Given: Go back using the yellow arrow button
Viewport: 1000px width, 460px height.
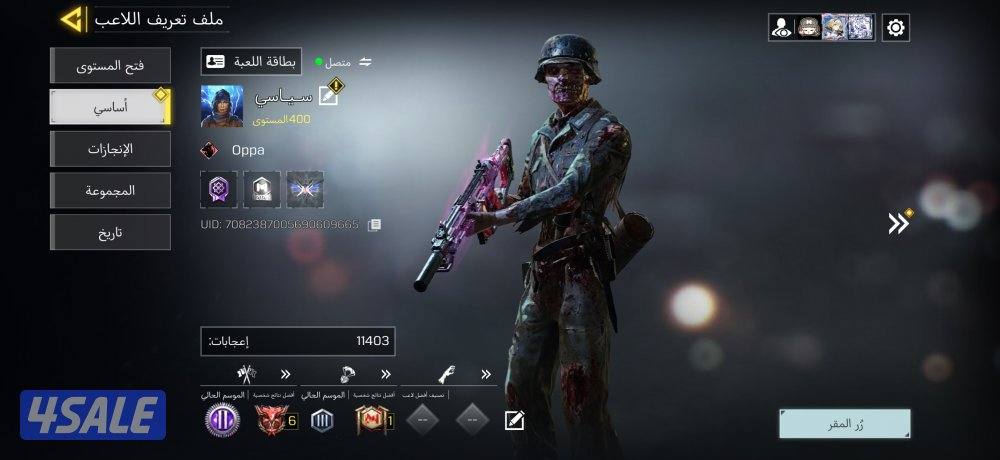Looking at the screenshot, I should coord(71,19).
